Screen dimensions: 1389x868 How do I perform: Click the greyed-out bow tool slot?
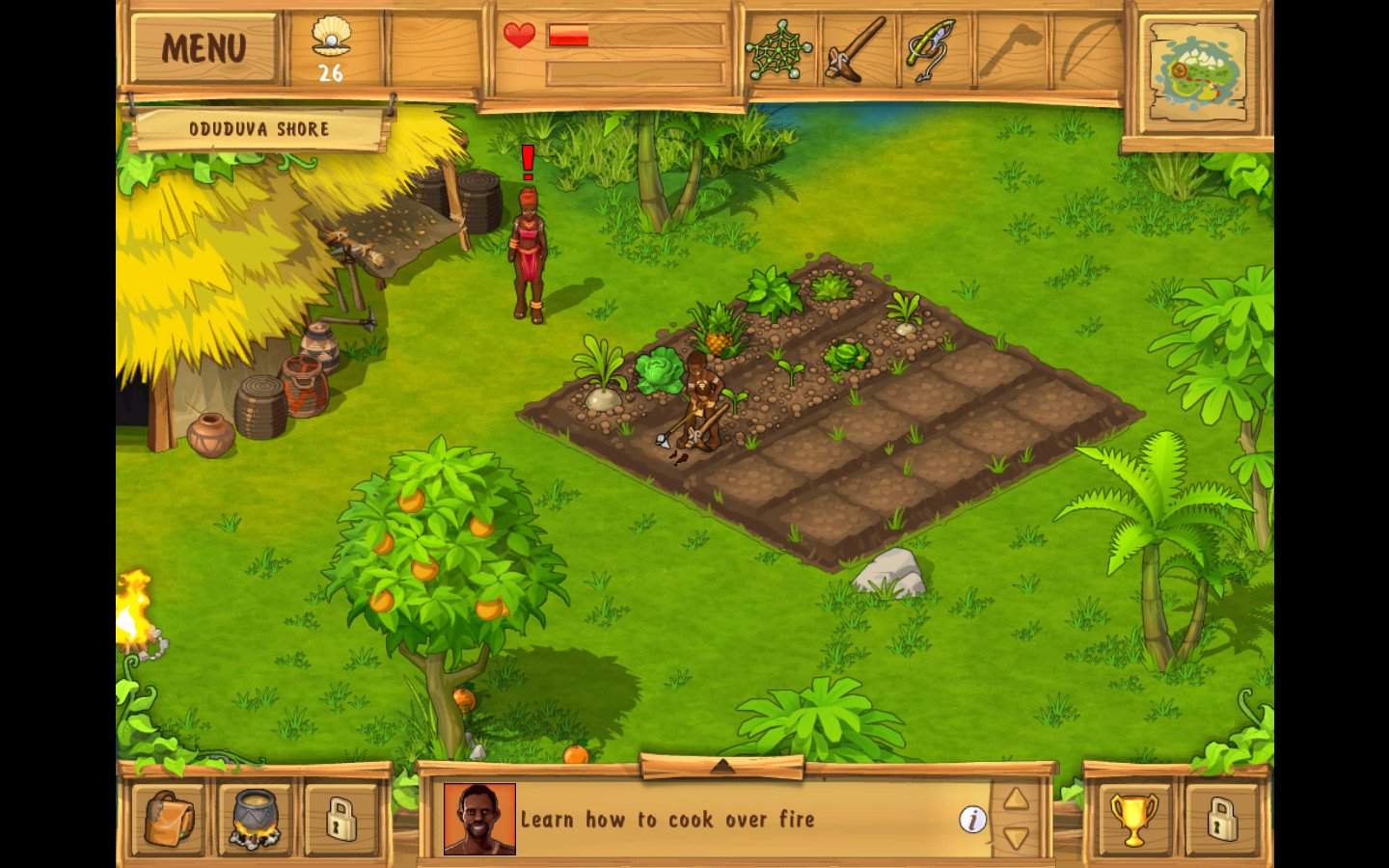click(1086, 48)
